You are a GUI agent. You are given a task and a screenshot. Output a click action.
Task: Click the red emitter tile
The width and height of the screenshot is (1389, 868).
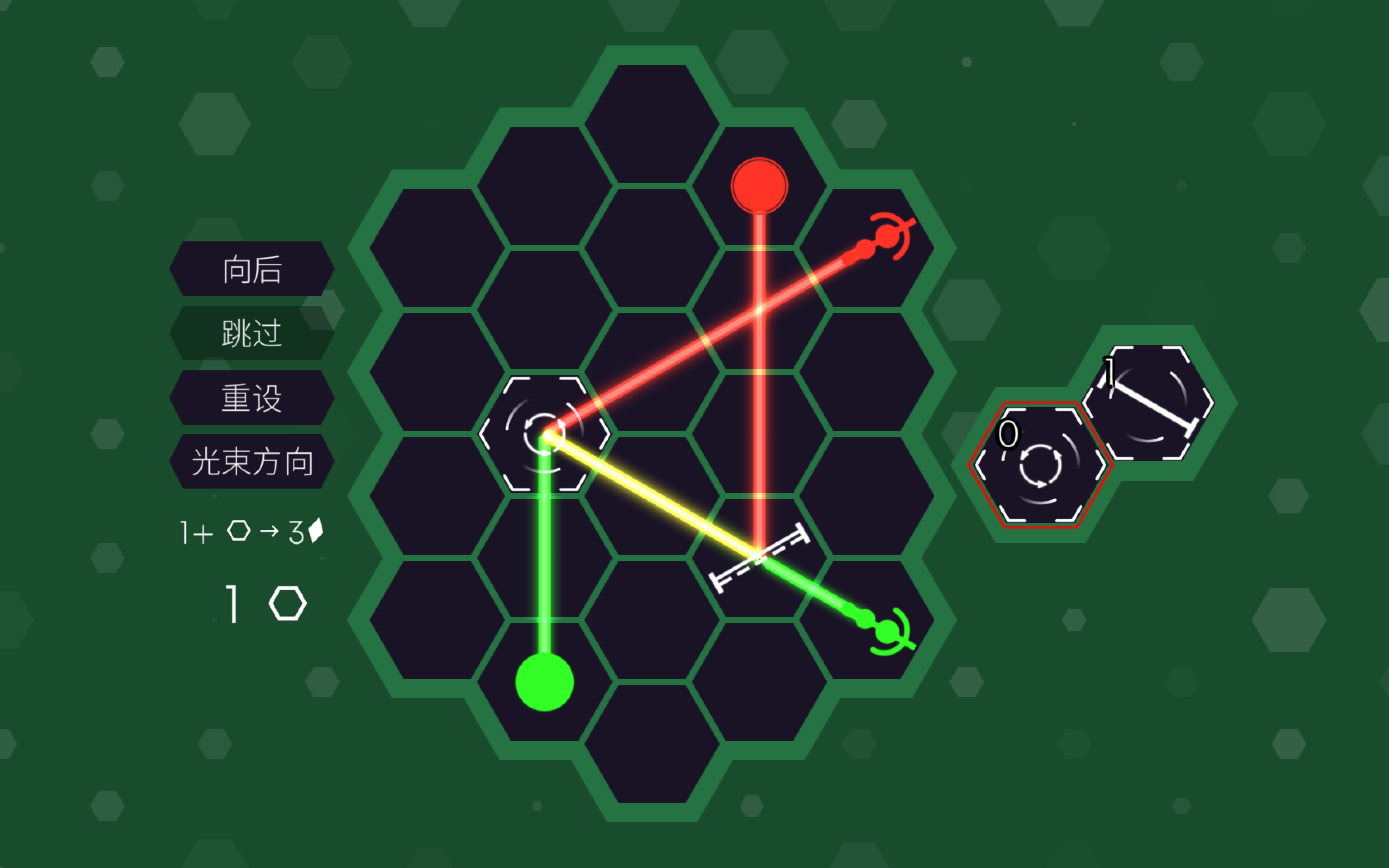point(759,186)
